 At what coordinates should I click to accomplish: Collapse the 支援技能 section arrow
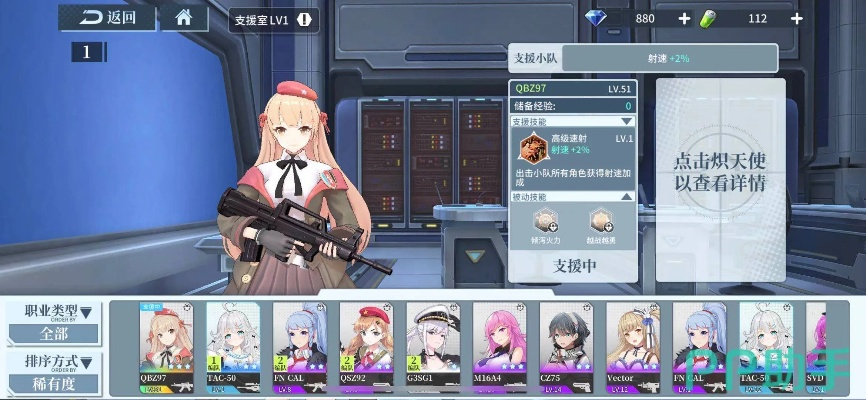627,121
